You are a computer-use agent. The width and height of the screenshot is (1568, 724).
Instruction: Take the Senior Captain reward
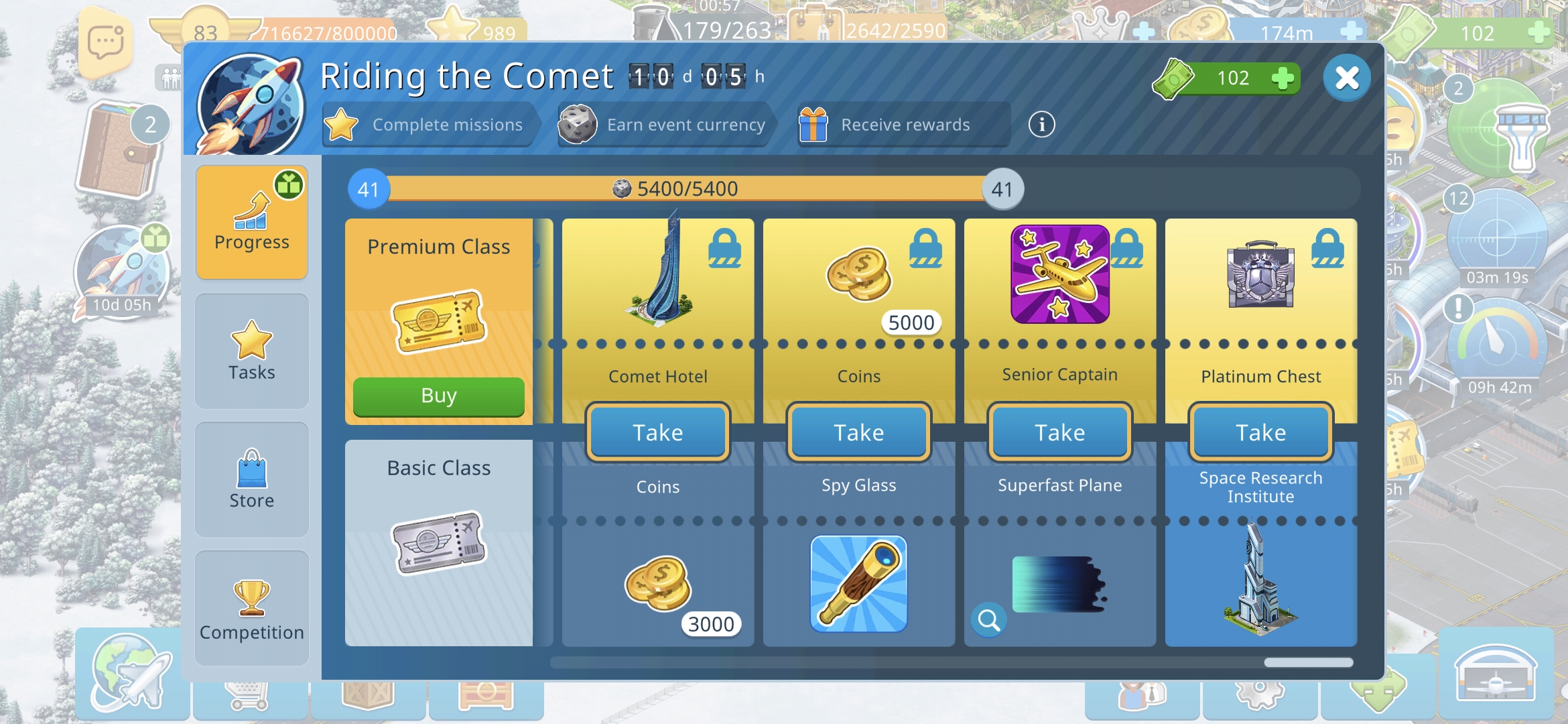1059,432
